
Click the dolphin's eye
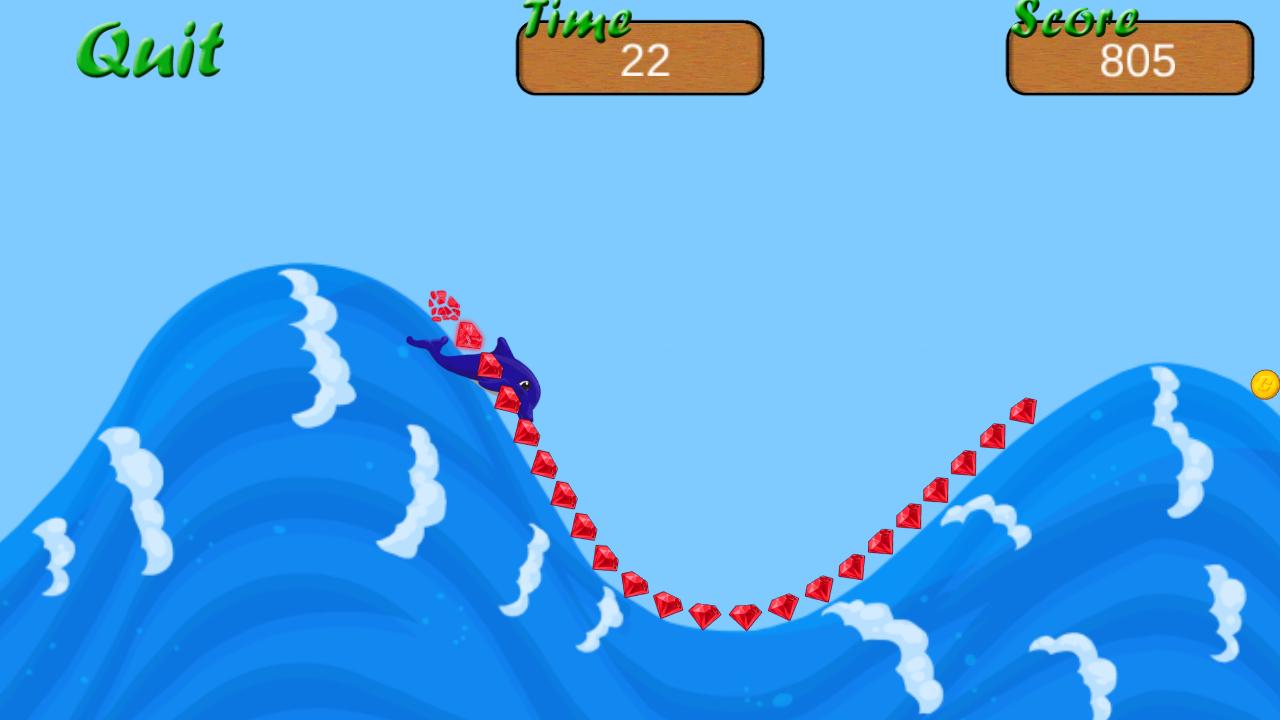pos(523,386)
